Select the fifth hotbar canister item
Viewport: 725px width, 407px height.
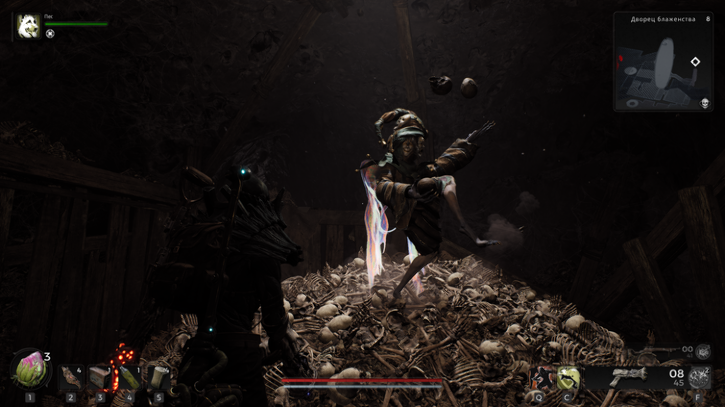(x=158, y=377)
